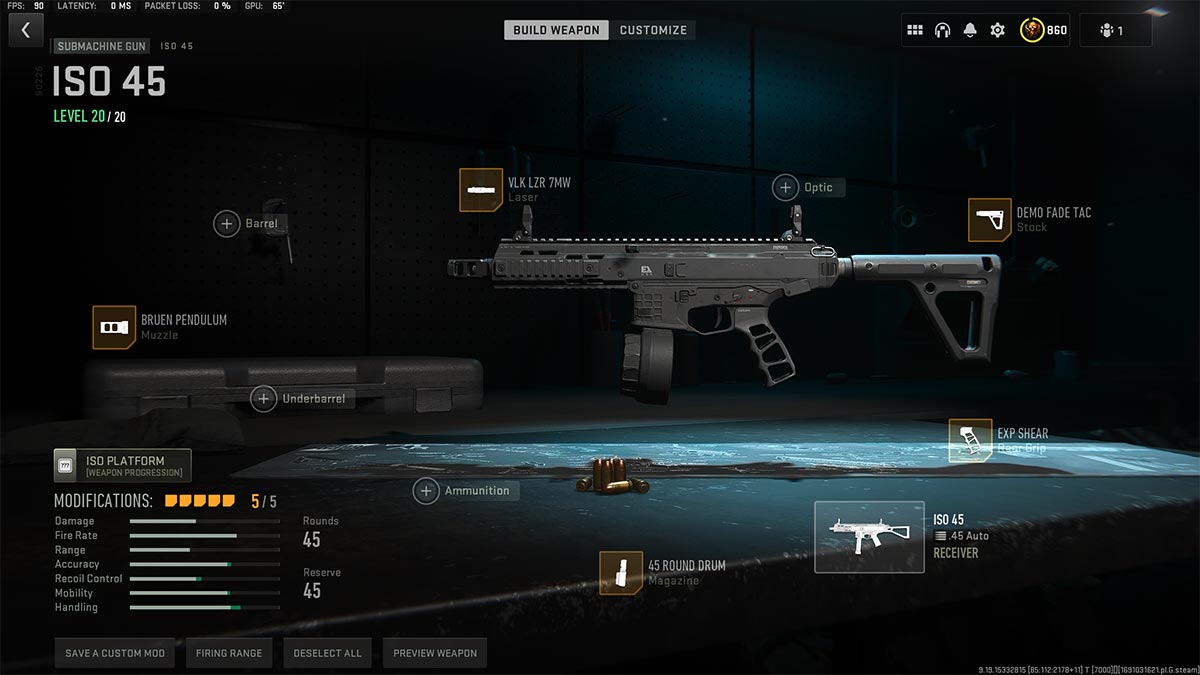This screenshot has height=675, width=1200.
Task: Select the Build Weapon tab
Action: point(556,30)
